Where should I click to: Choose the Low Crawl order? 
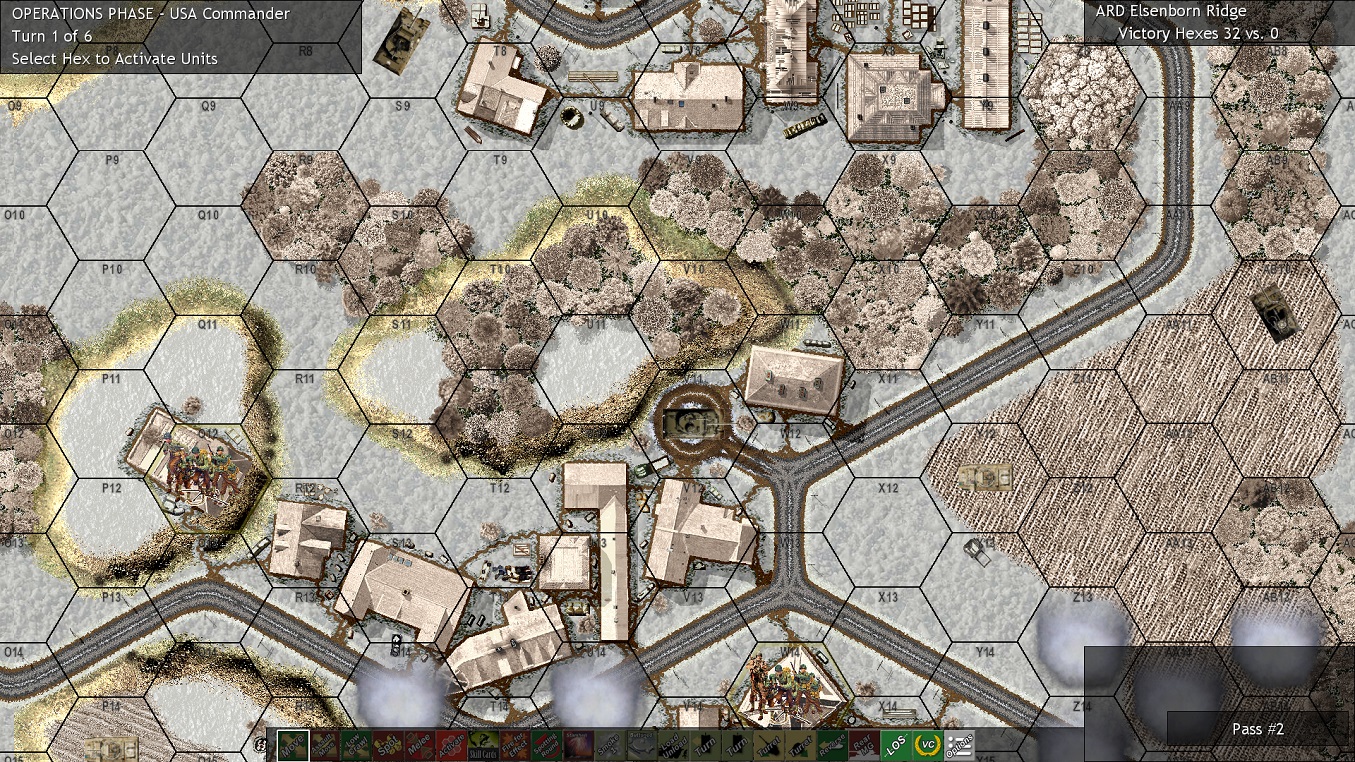(357, 745)
